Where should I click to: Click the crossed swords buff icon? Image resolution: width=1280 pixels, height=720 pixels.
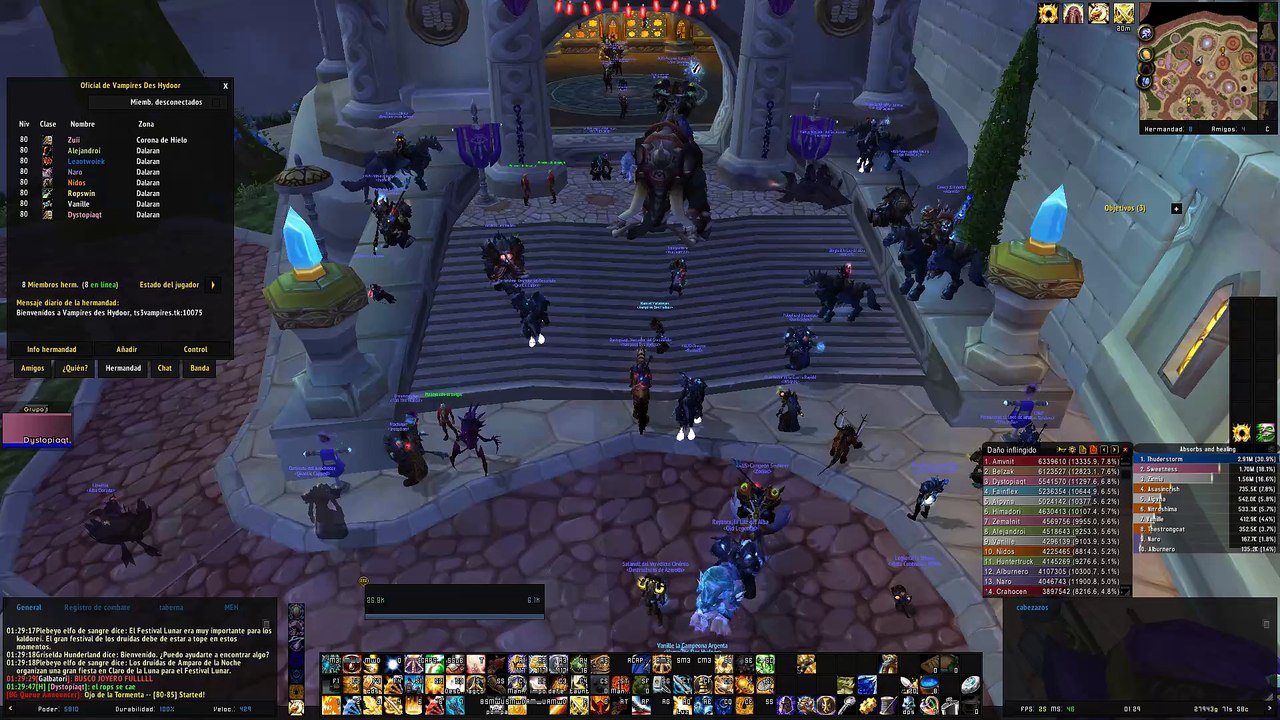pos(1123,13)
